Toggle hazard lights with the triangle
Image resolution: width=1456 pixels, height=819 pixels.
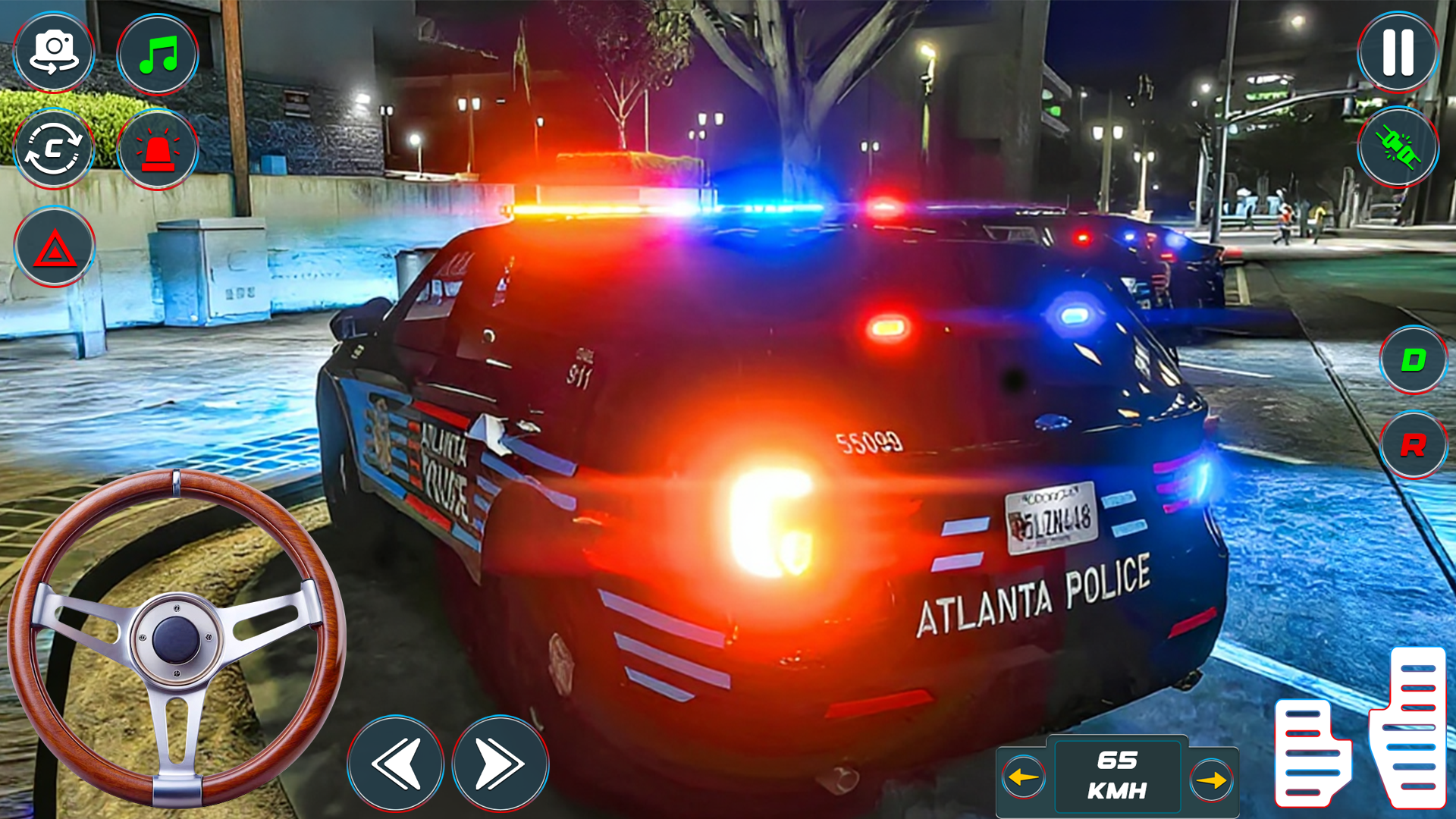(54, 247)
